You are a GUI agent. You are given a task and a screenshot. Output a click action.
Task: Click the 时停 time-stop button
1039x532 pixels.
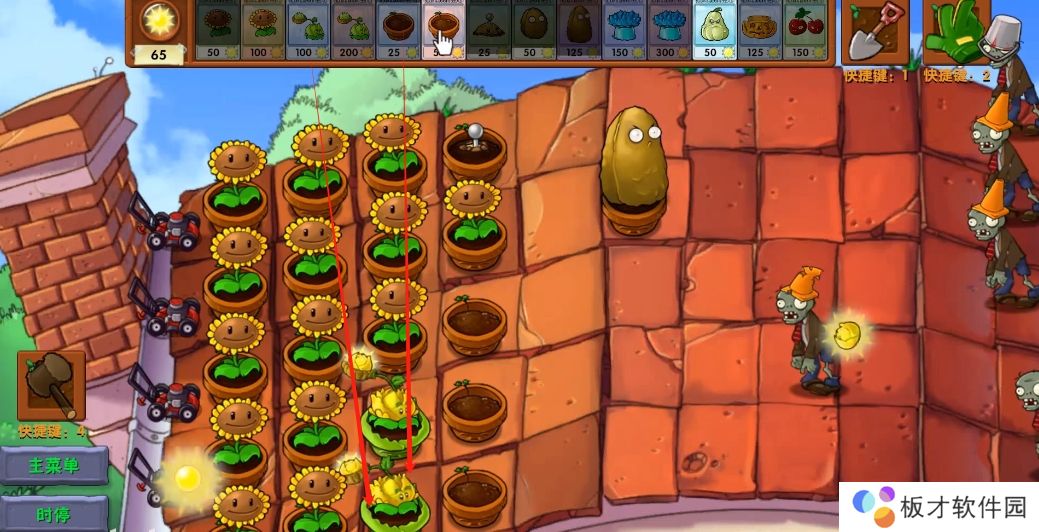pyautogui.click(x=53, y=514)
